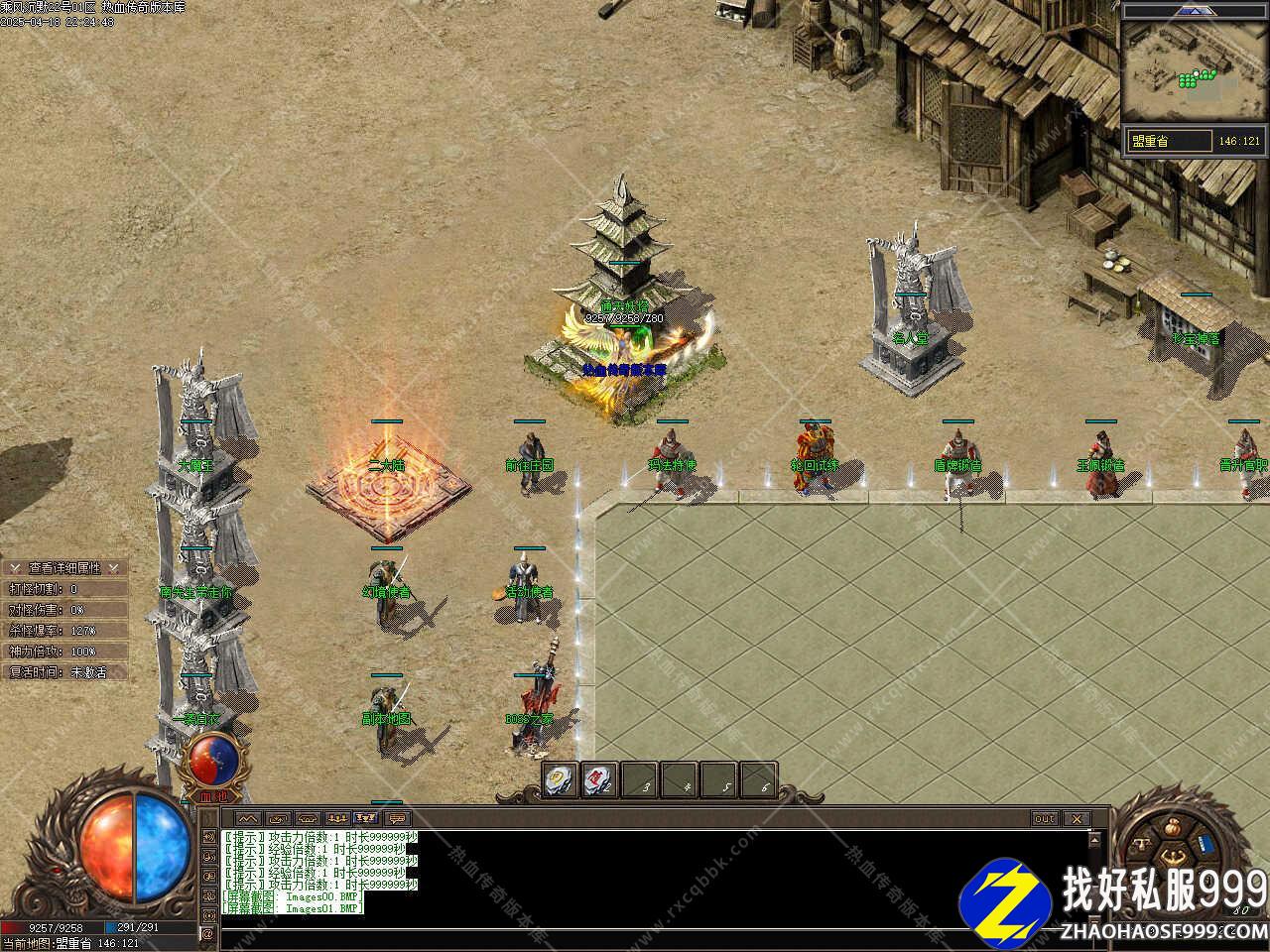The width and height of the screenshot is (1270, 952).
Task: Toggle the highlighted blue chat toolbar button
Action: pyautogui.click(x=366, y=819)
